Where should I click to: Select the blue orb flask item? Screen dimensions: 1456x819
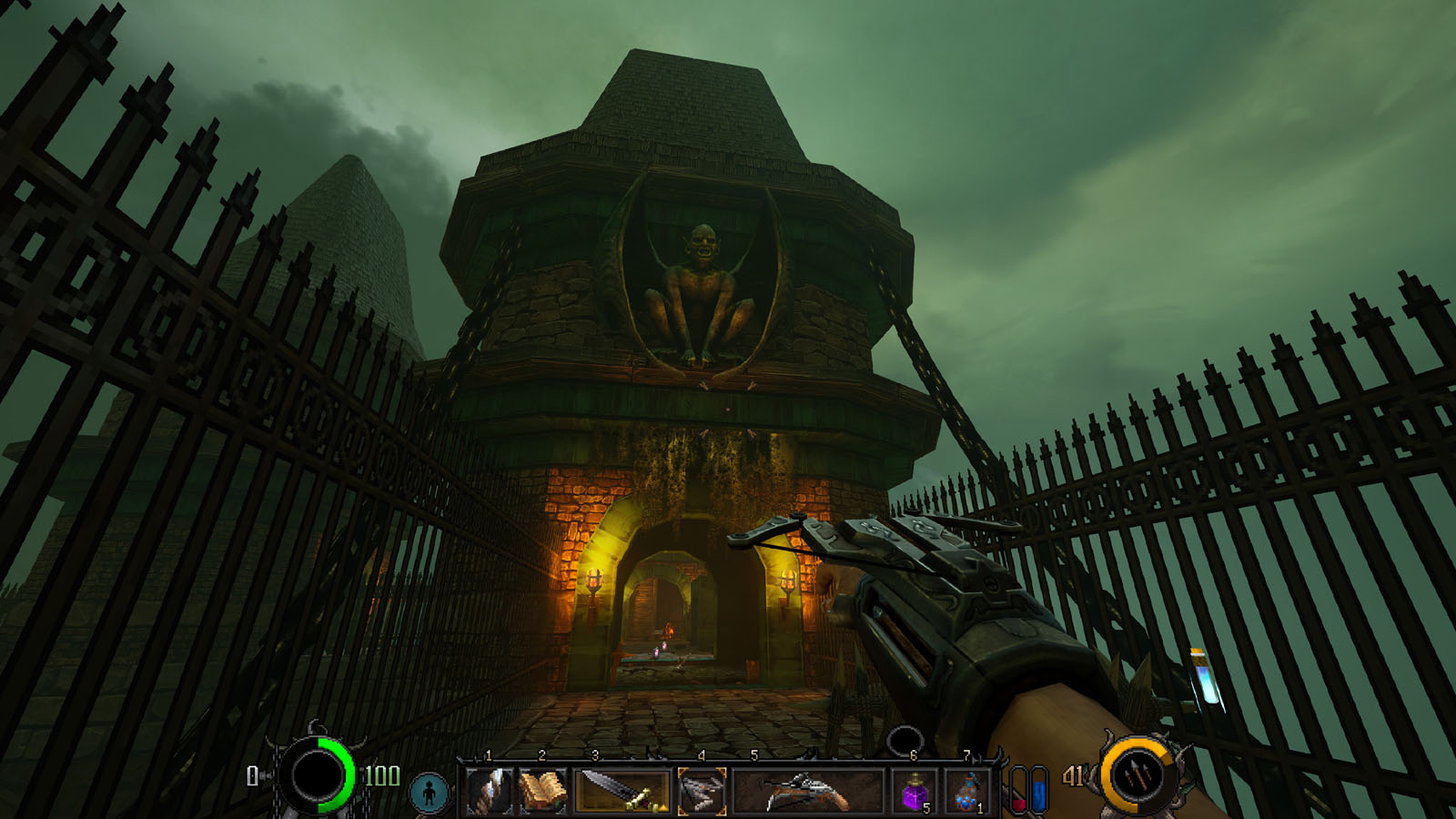[968, 792]
